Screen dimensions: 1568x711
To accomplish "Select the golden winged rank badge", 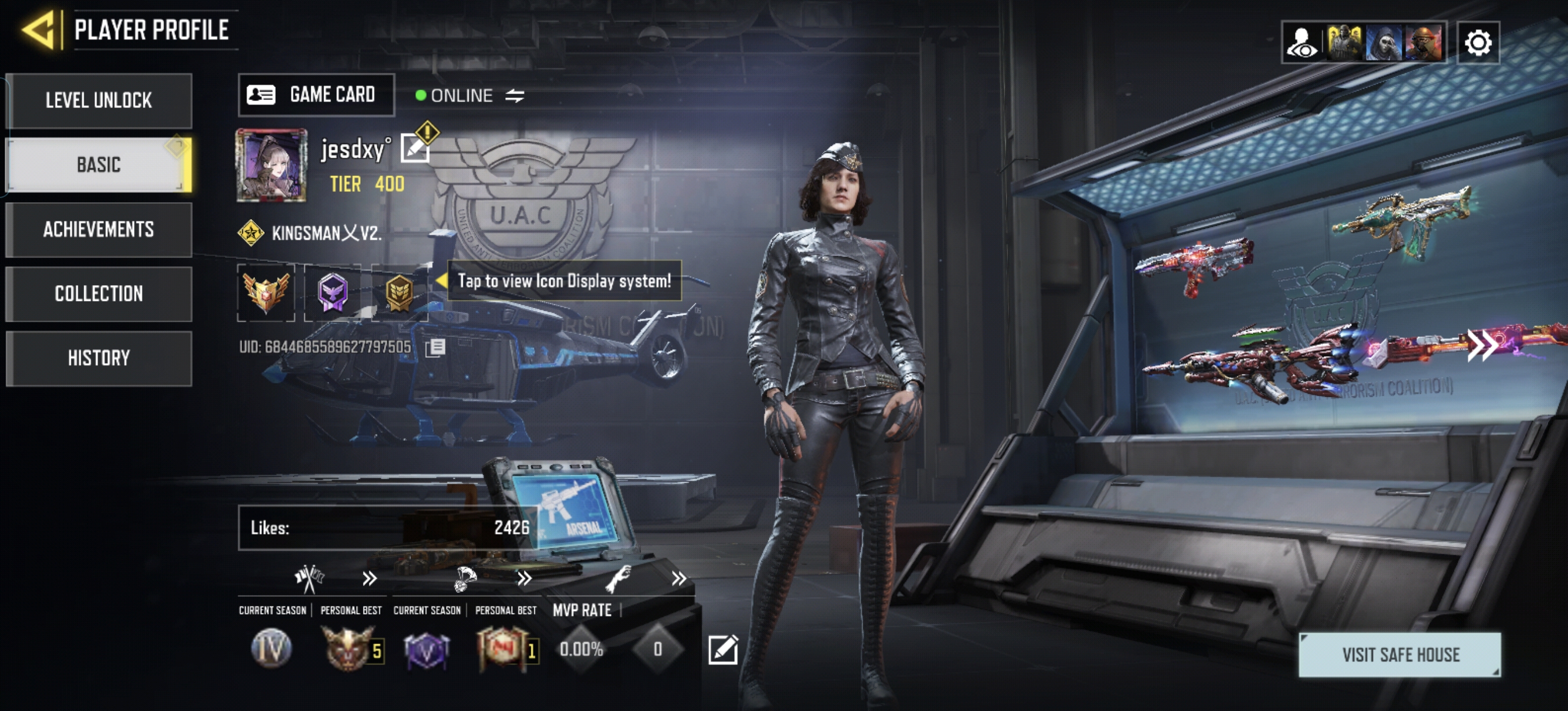I will (266, 292).
